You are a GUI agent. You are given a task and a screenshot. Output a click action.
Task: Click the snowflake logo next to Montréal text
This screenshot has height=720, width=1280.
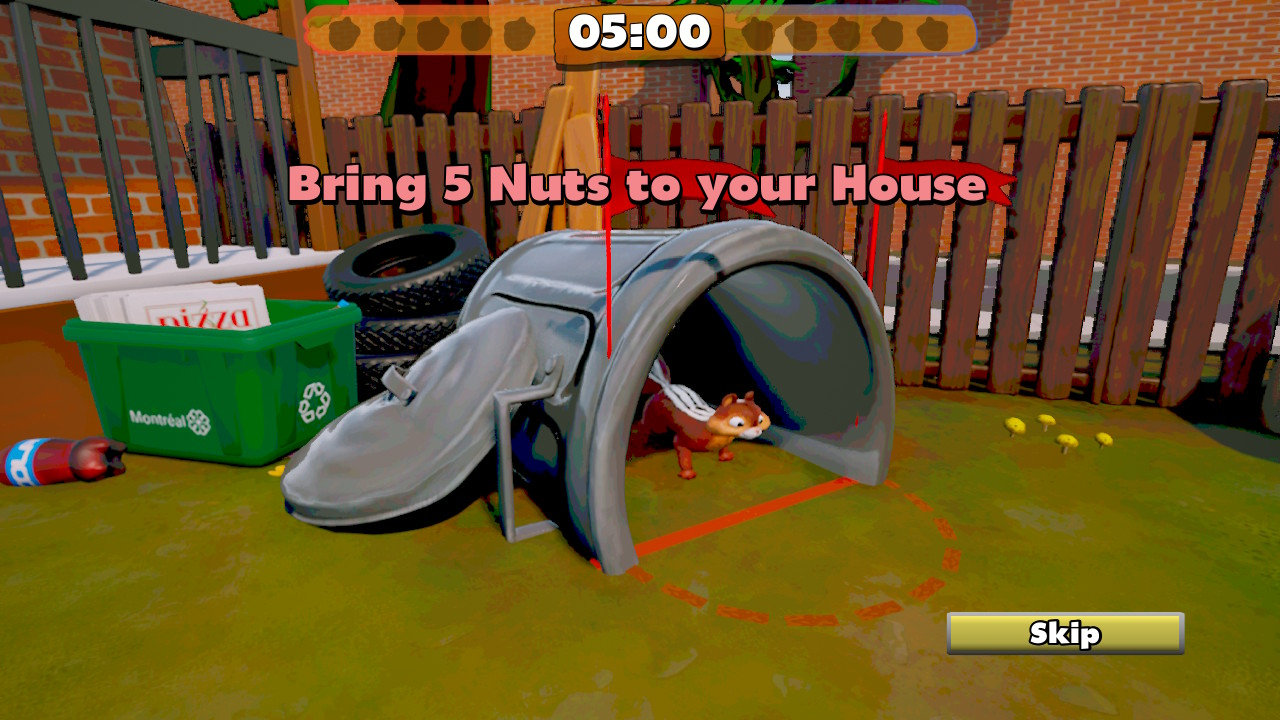point(201,421)
